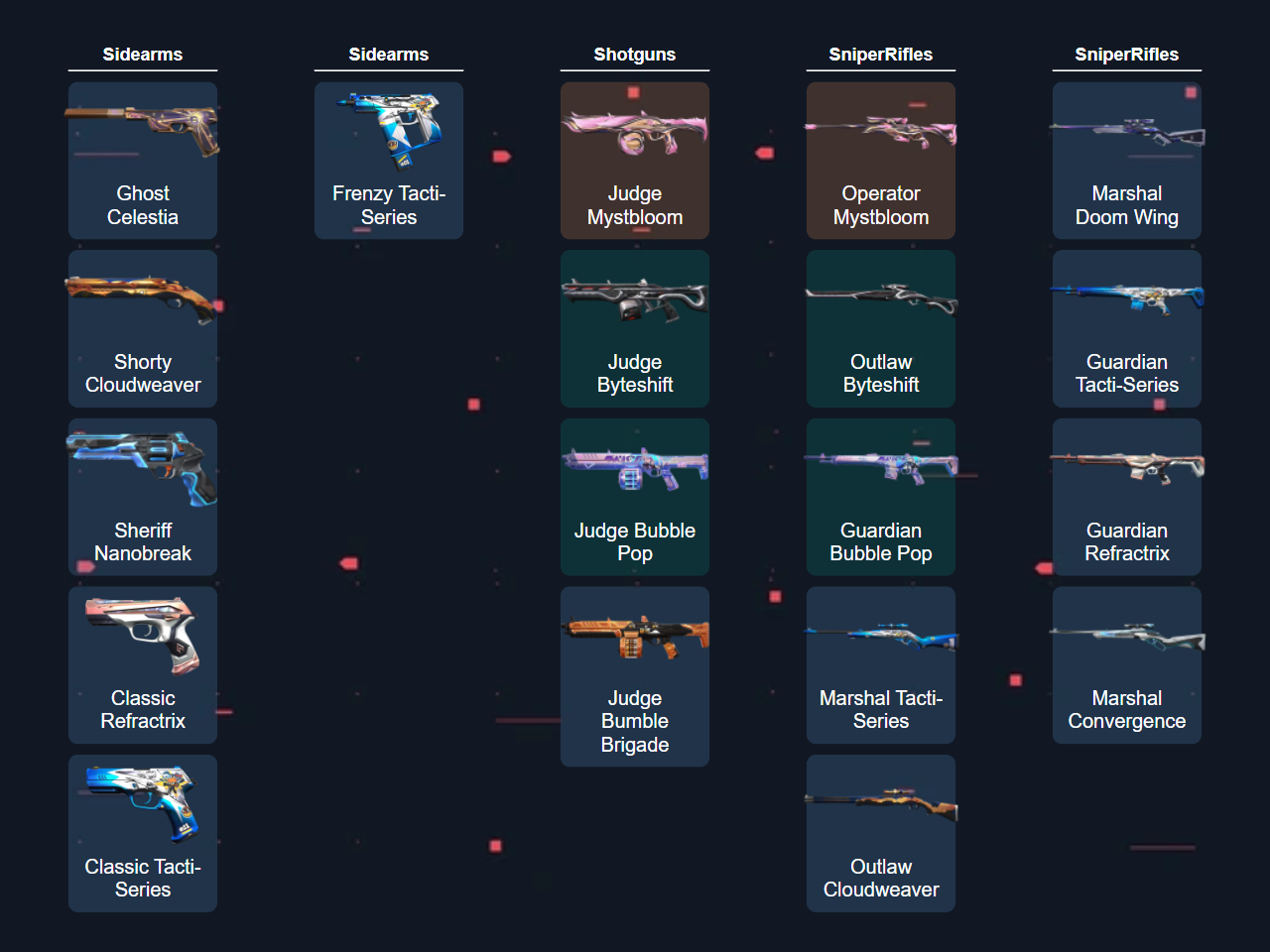This screenshot has width=1270, height=952.
Task: Open the Judge Bubble Pop skin
Action: coord(635,497)
